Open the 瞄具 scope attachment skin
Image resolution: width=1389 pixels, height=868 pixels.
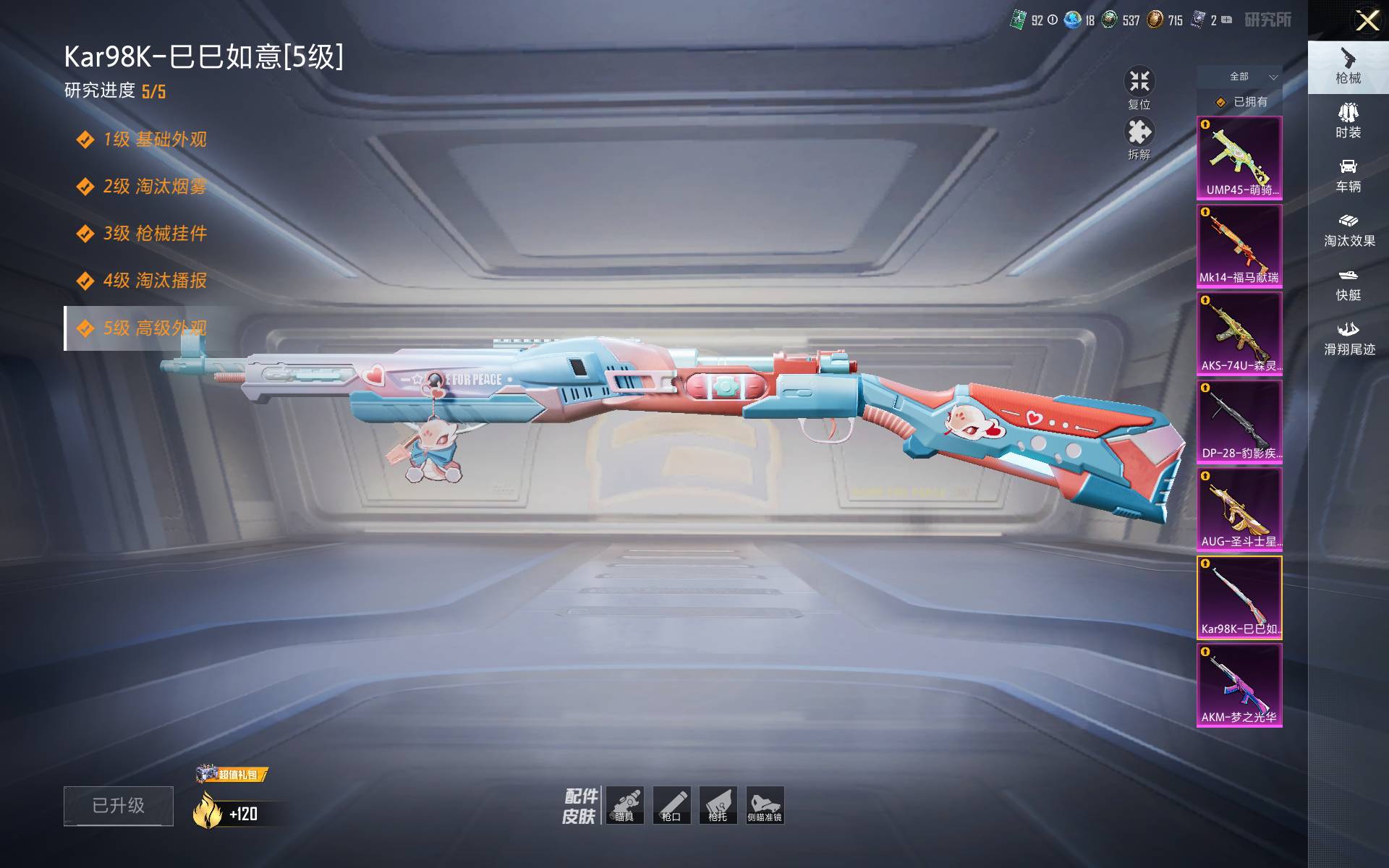pos(624,805)
